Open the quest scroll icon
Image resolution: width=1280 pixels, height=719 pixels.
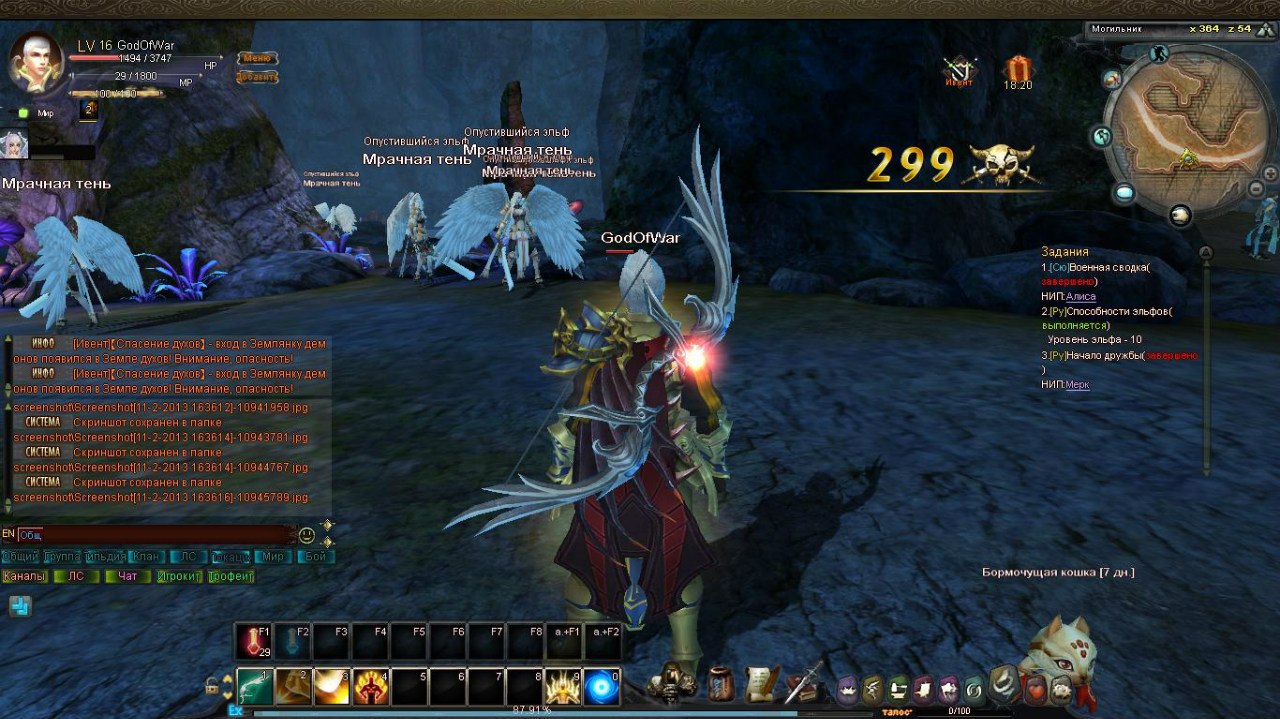pyautogui.click(x=762, y=684)
